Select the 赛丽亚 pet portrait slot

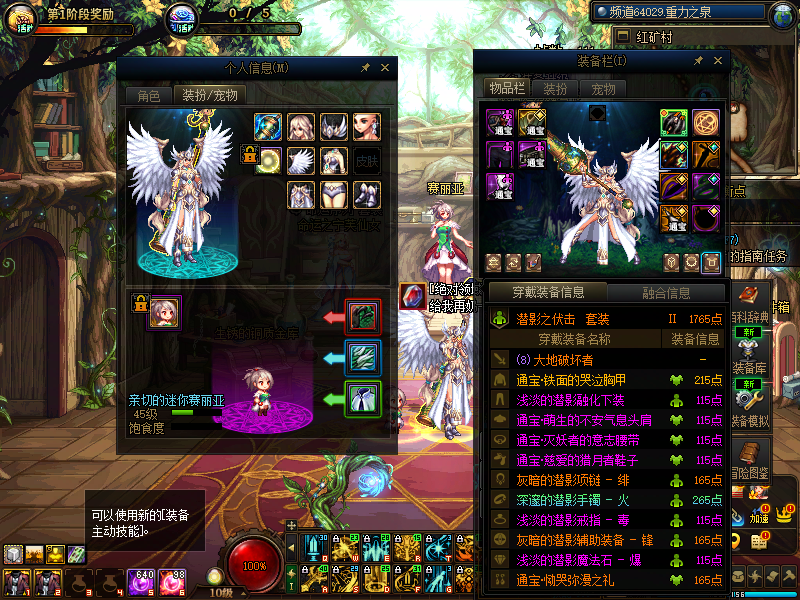click(x=164, y=312)
